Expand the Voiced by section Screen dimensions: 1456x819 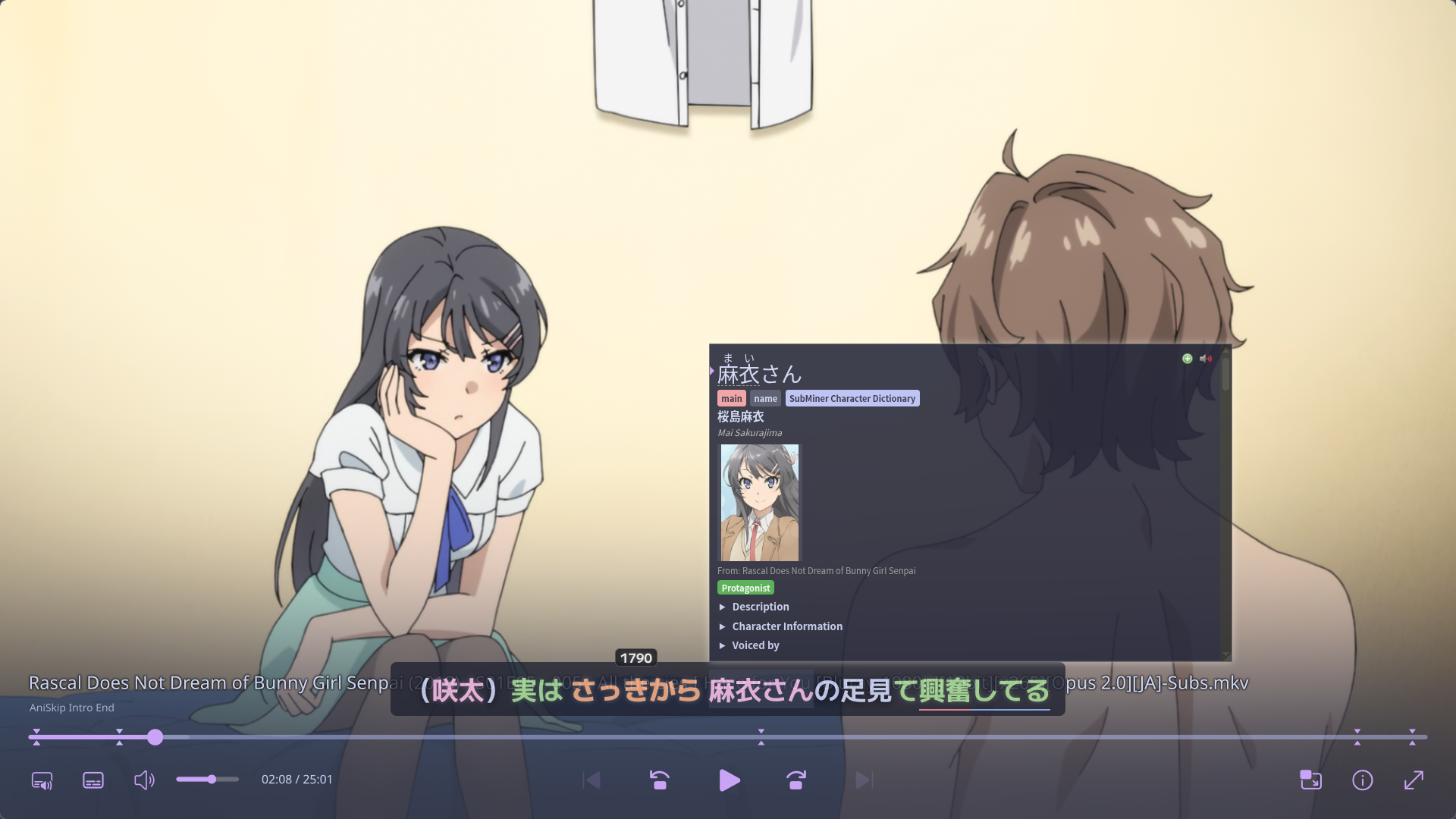755,645
